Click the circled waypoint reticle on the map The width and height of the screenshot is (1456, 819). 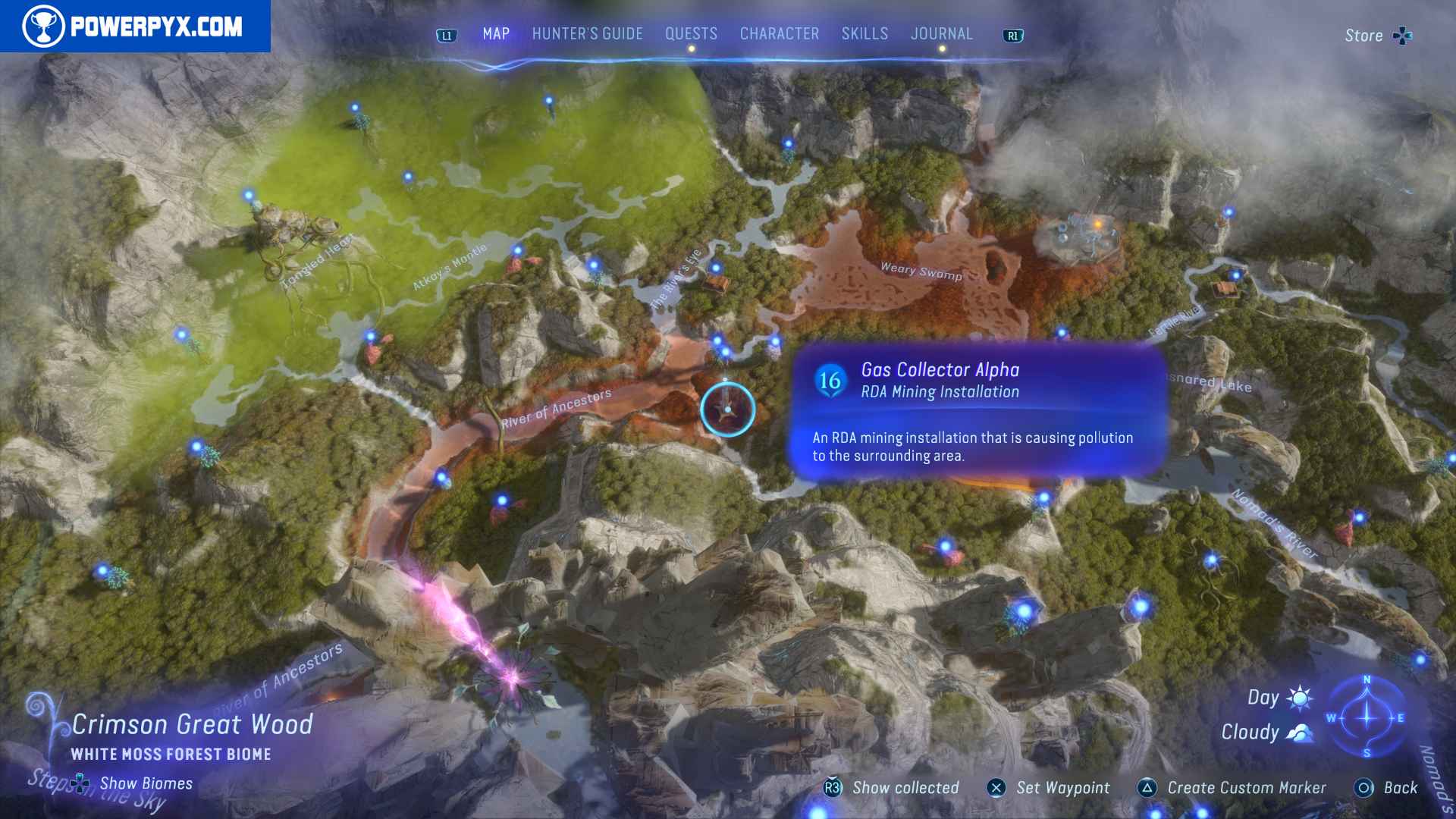pos(726,409)
